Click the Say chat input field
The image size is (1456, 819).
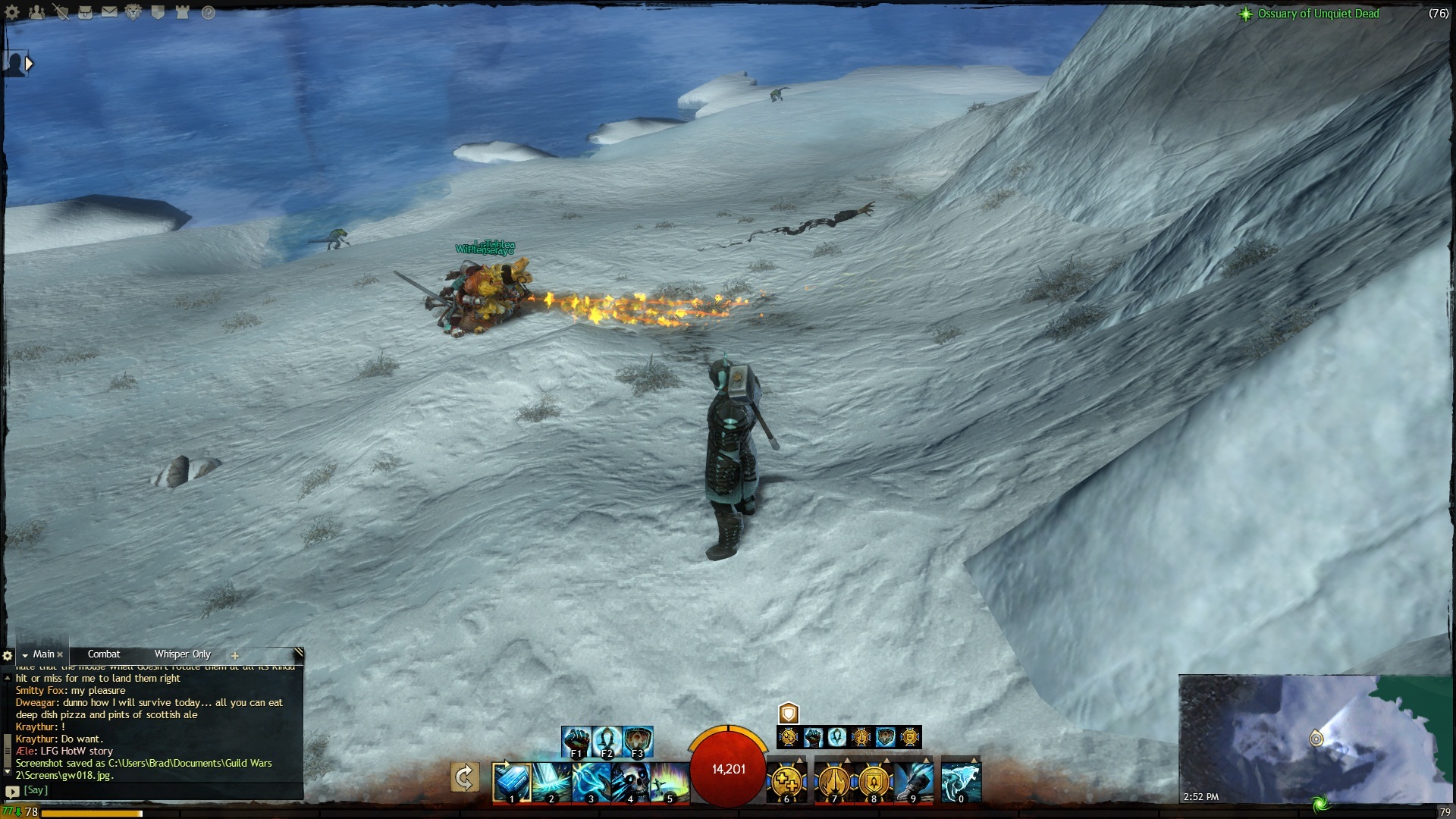click(x=152, y=790)
